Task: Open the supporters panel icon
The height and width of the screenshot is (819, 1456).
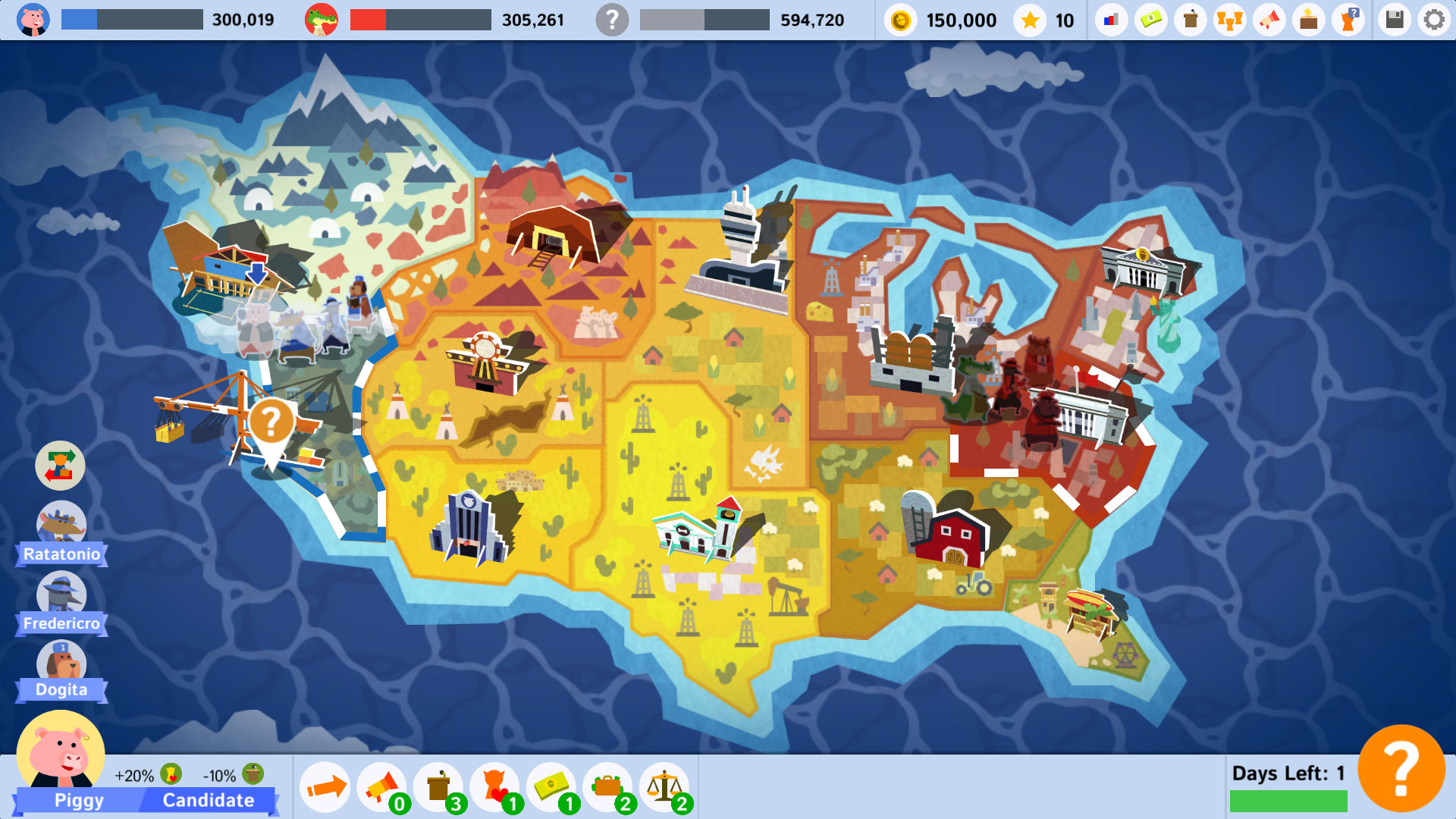Action: (x=1229, y=20)
